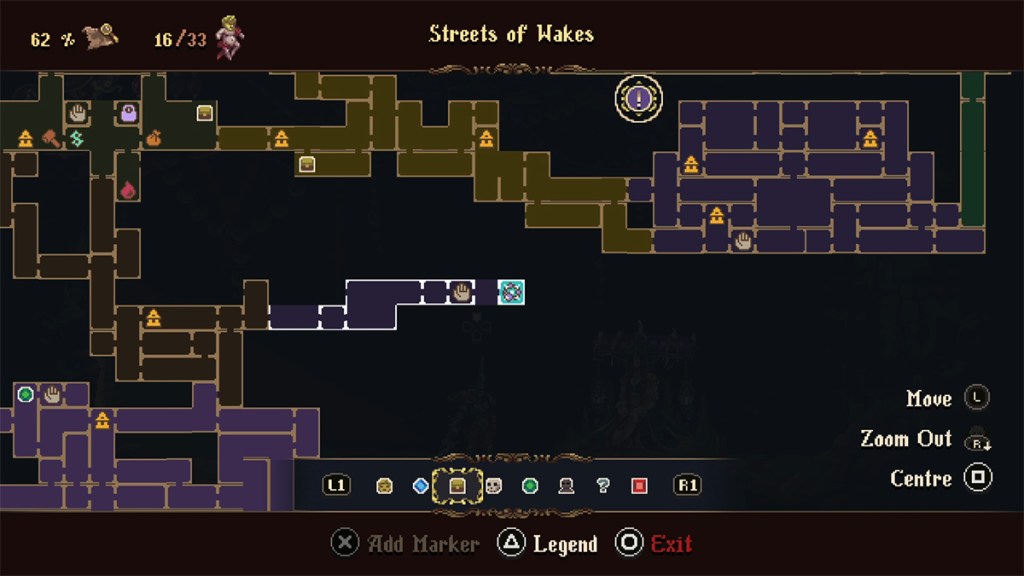Viewport: 1024px width, 576px height.
Task: Click the red flame map icon
Action: tap(128, 189)
